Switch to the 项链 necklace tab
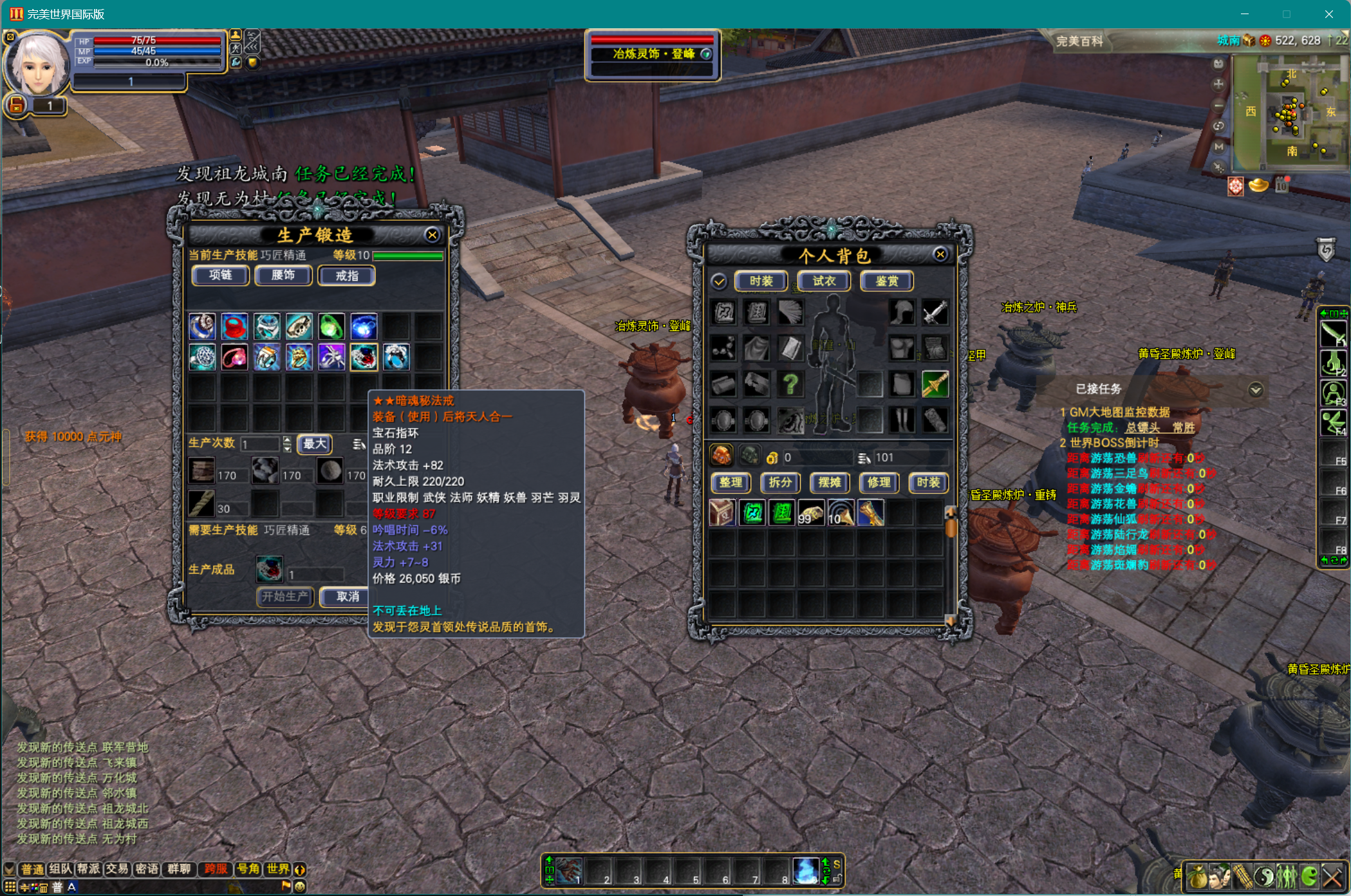1351x896 pixels. (x=220, y=275)
